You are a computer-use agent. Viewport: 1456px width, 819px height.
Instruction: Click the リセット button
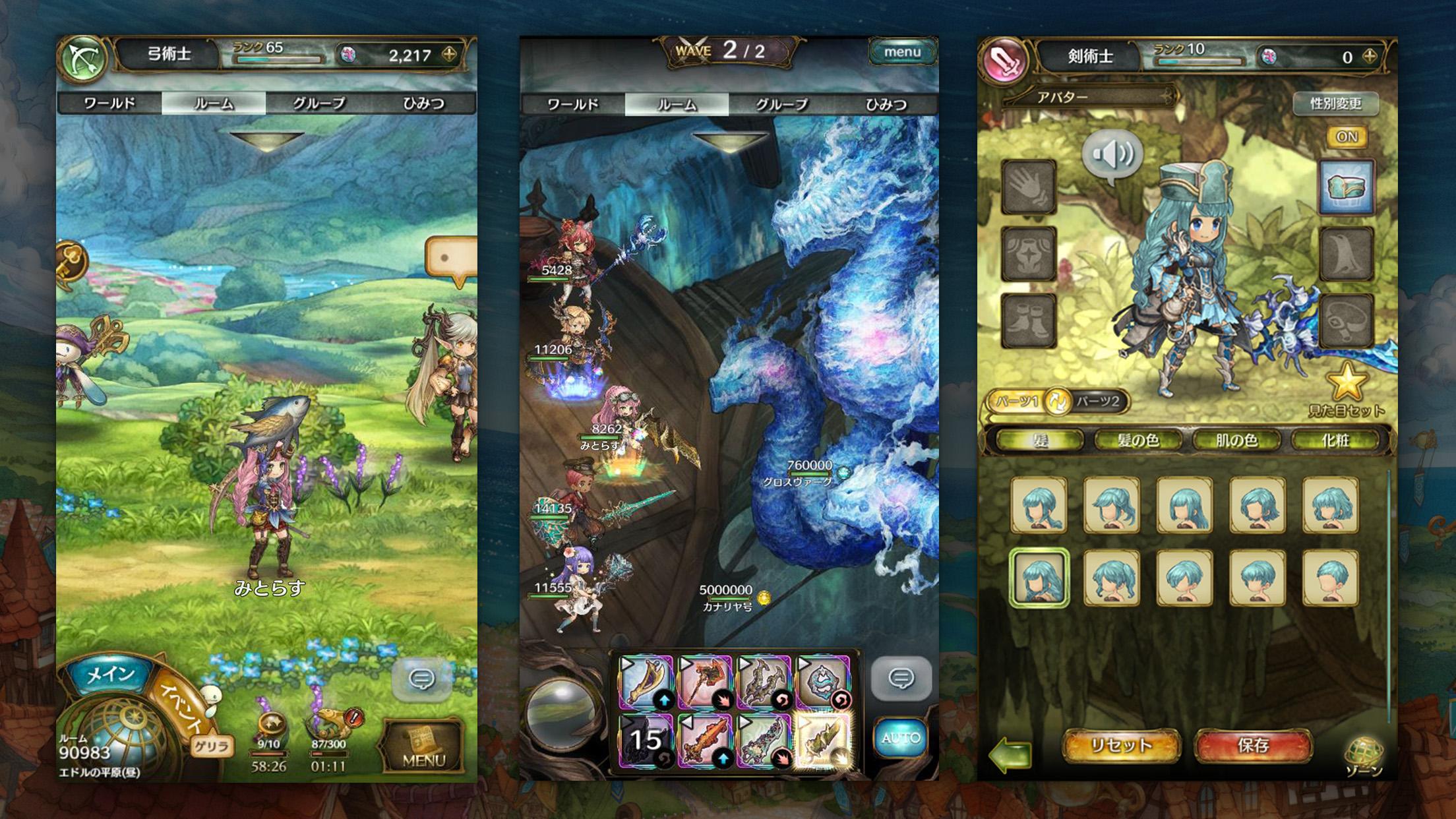pyautogui.click(x=1120, y=745)
